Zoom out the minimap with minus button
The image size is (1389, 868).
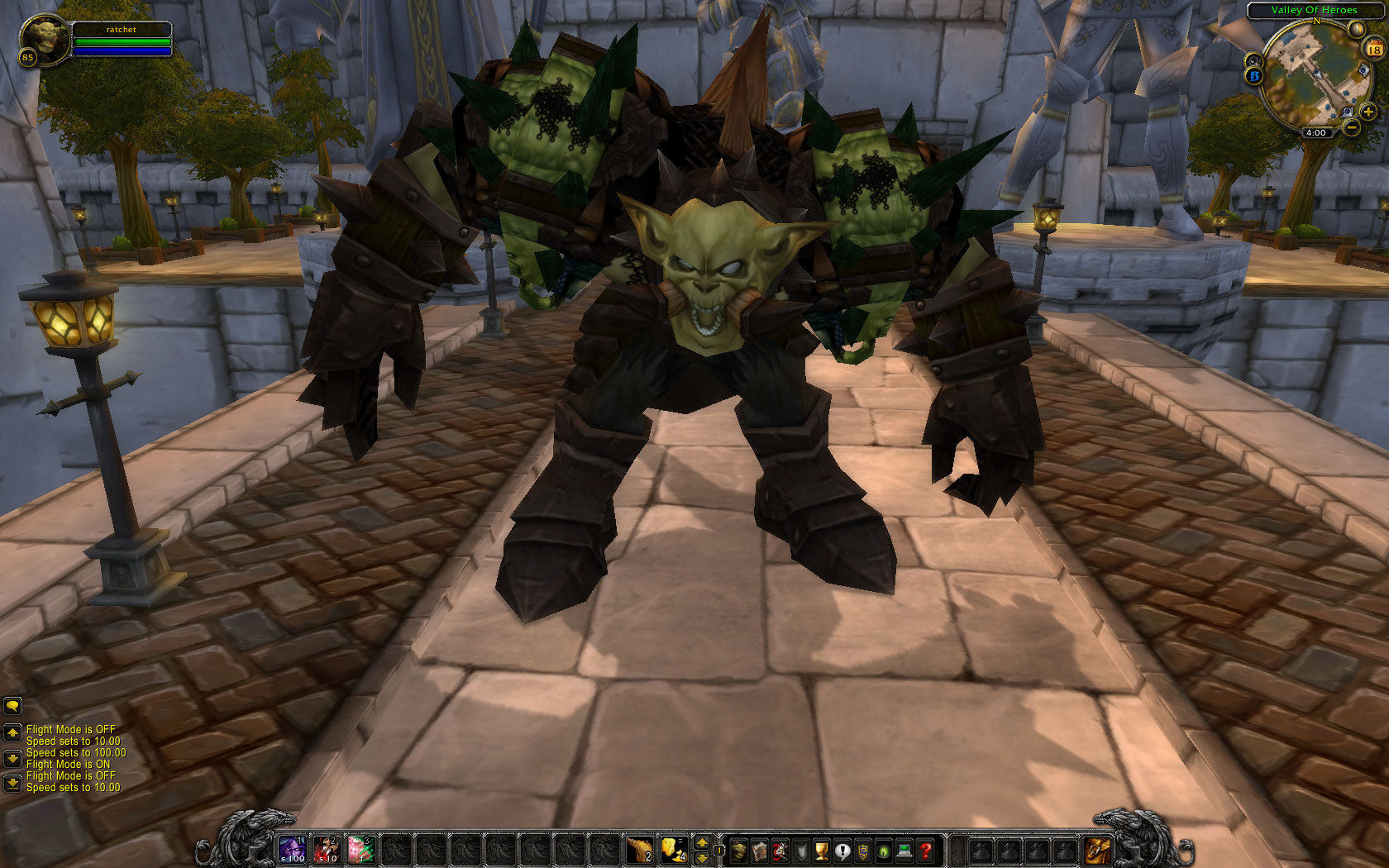(x=1352, y=127)
